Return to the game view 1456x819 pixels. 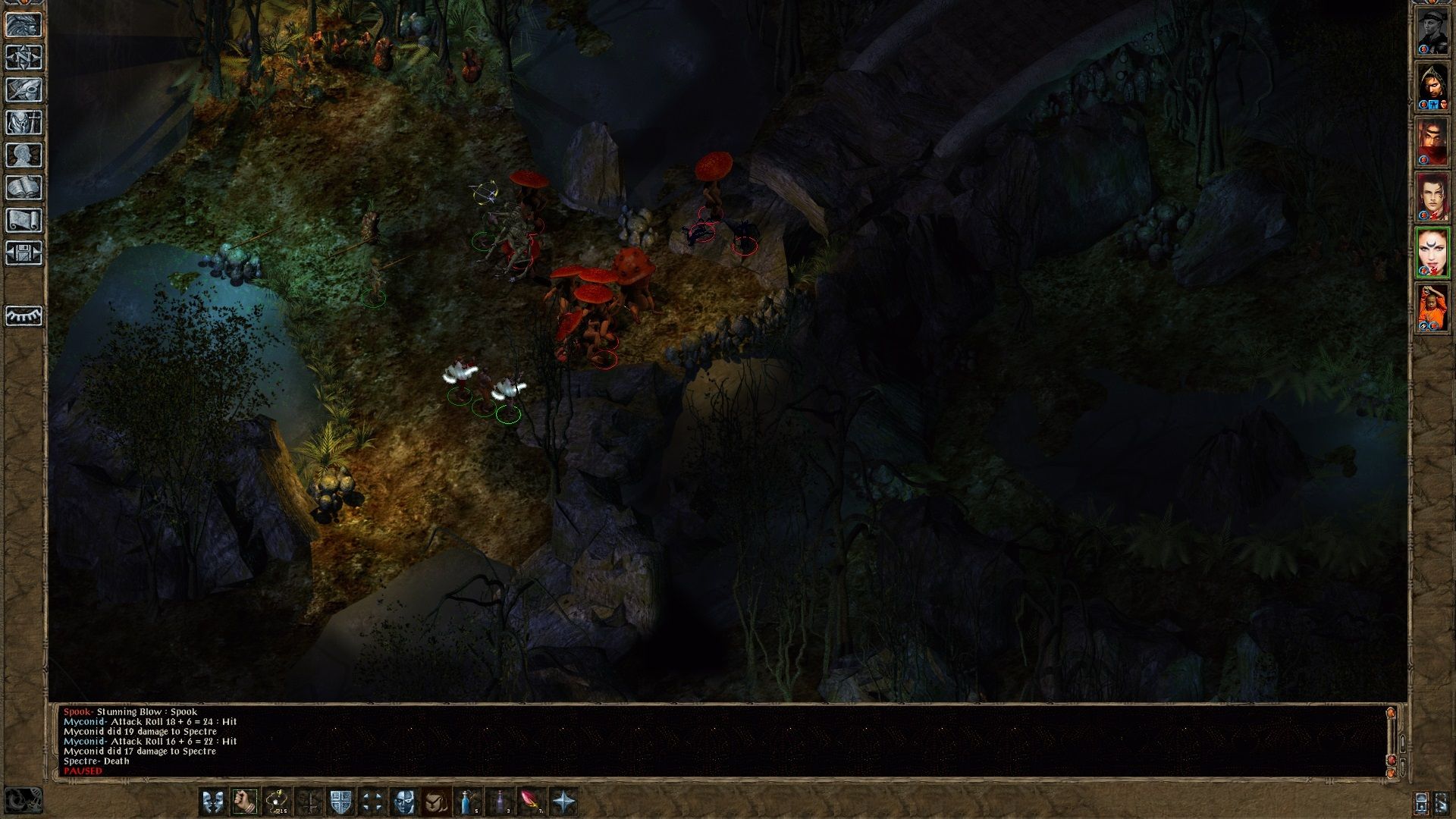[24, 25]
